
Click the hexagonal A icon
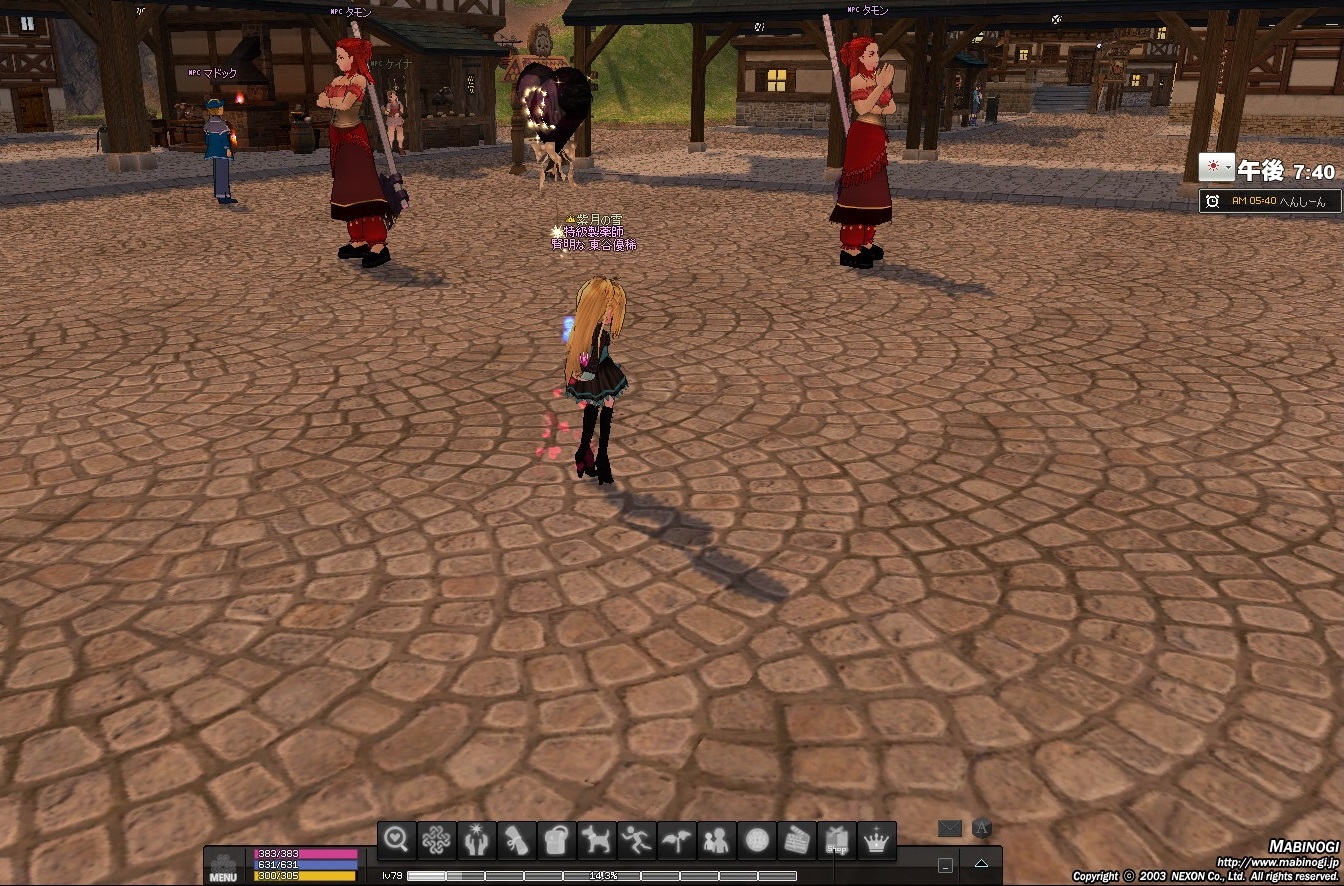pyautogui.click(x=982, y=828)
